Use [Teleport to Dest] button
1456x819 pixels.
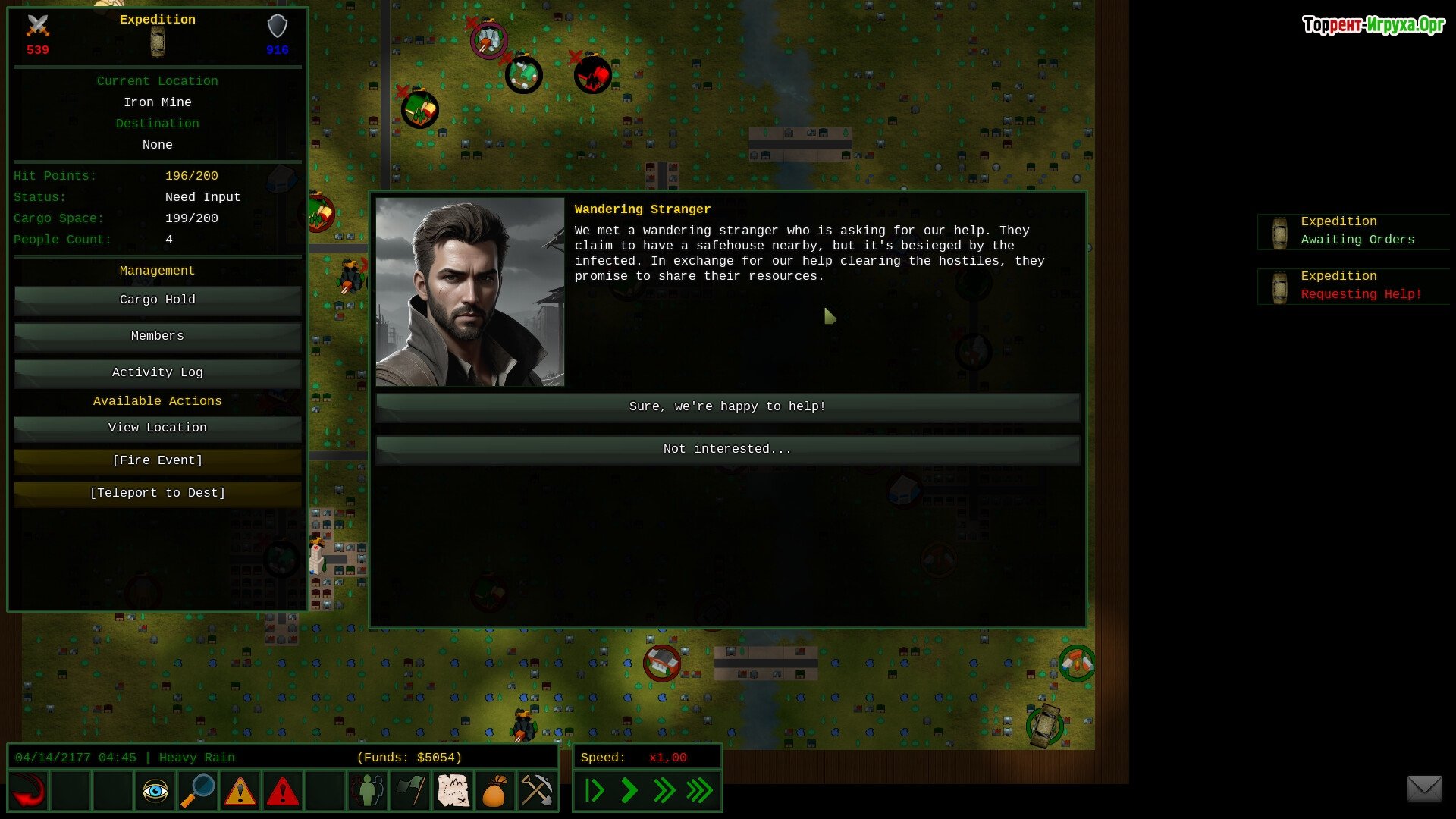click(157, 494)
